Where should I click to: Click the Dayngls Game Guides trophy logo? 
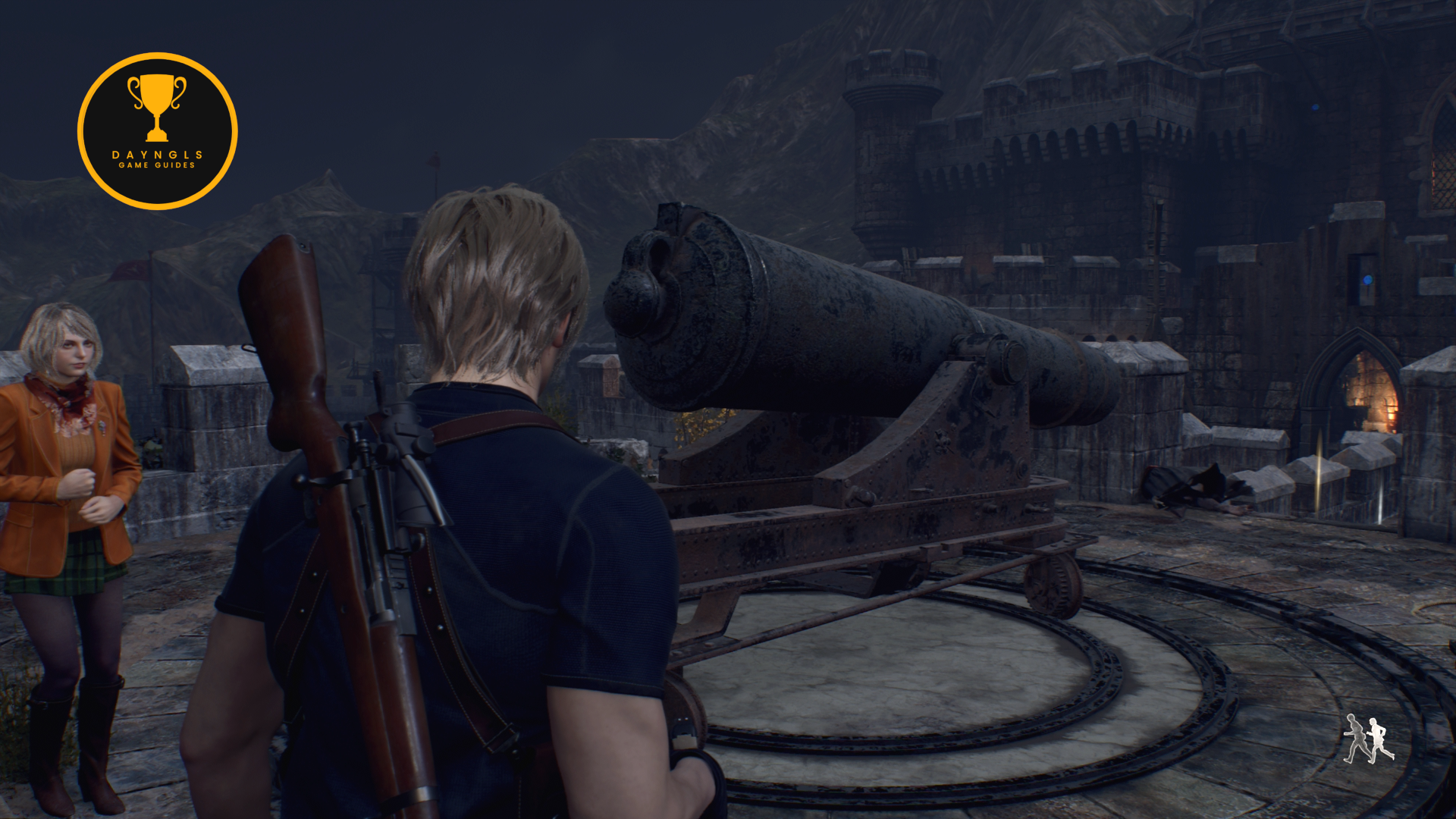tap(157, 131)
